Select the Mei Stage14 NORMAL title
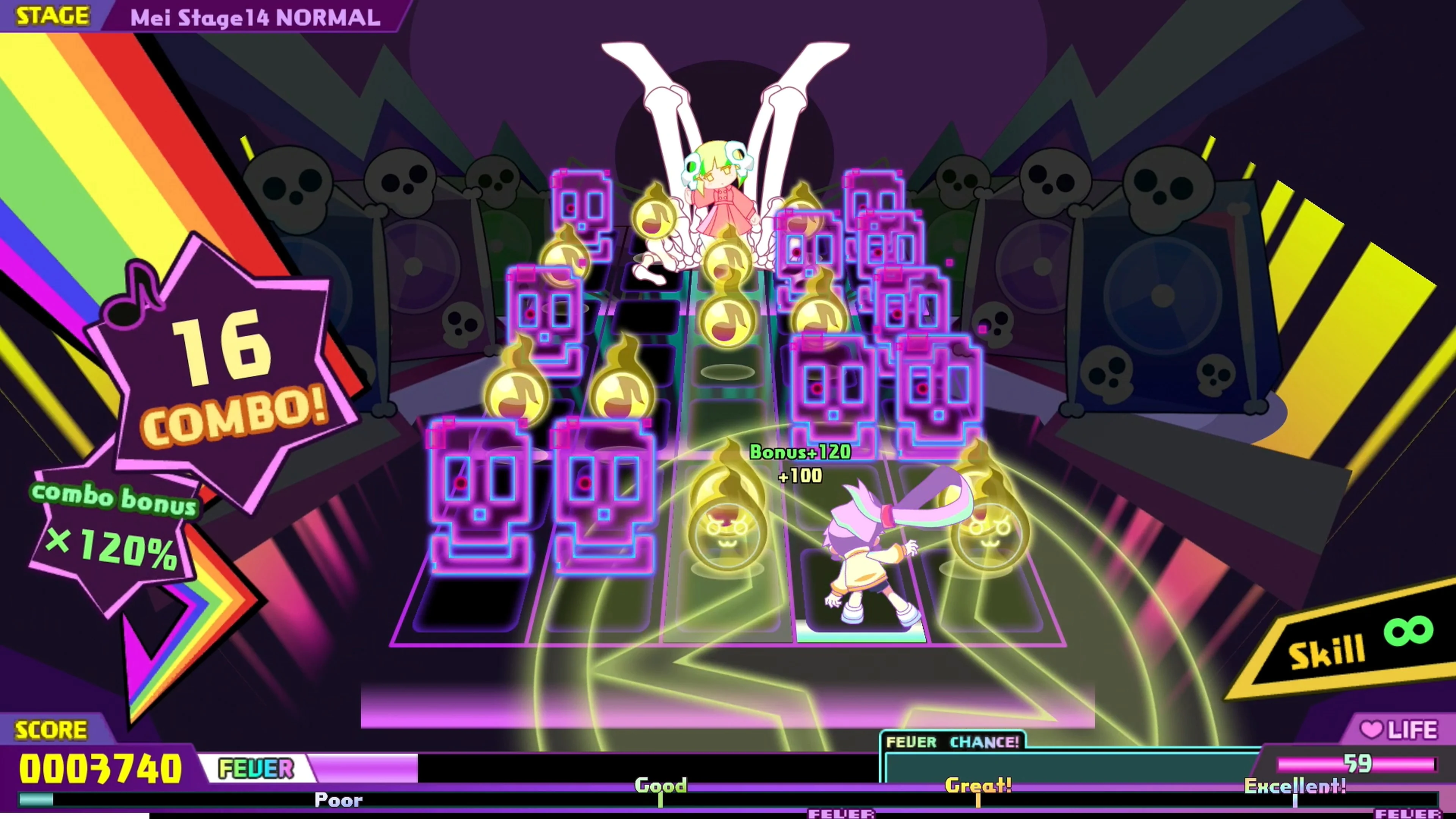1456x819 pixels. click(254, 17)
